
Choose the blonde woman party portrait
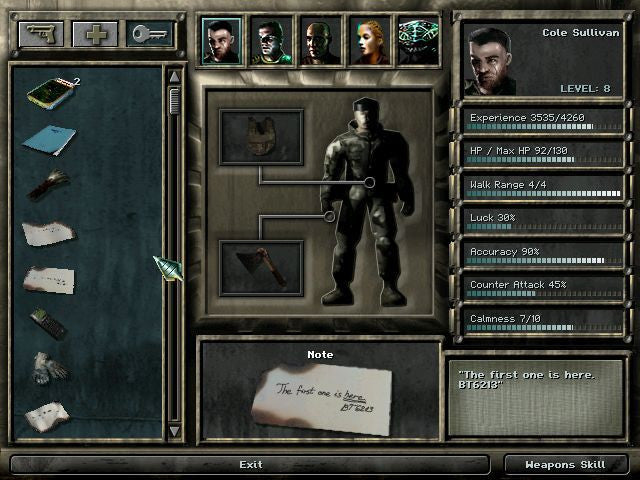point(370,41)
